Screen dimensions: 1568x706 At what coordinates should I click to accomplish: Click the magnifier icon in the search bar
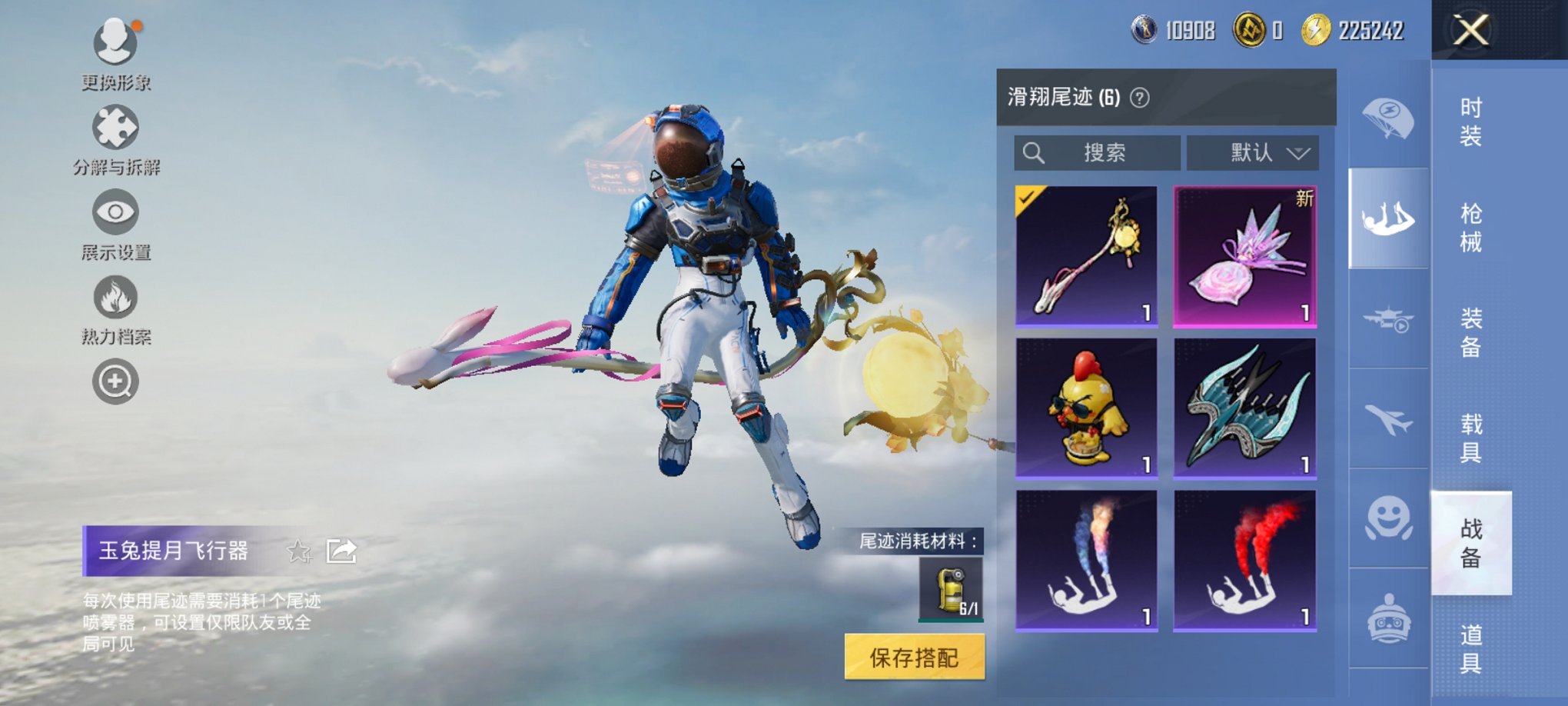1034,152
